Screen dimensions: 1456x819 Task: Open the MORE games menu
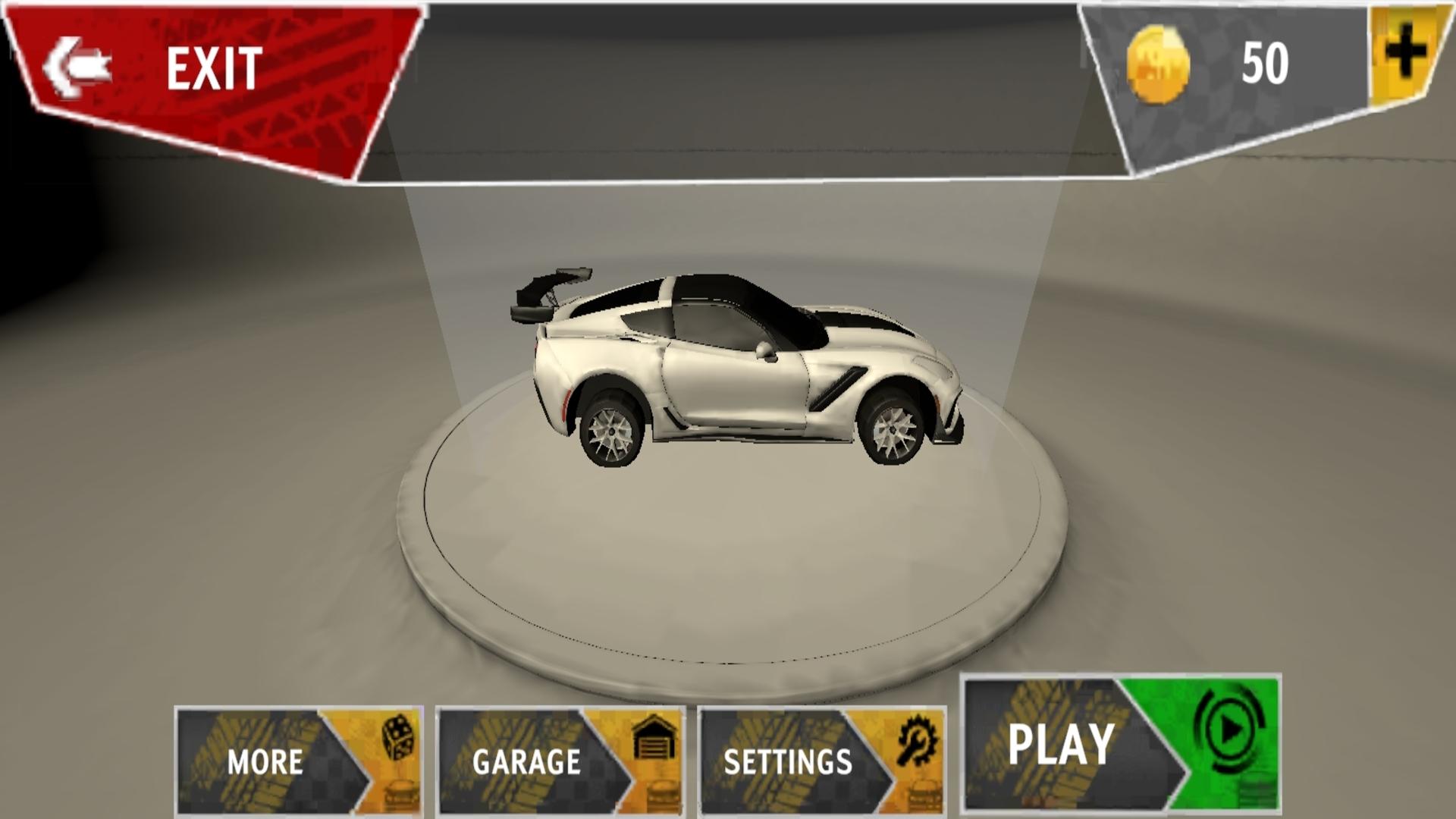(x=298, y=761)
